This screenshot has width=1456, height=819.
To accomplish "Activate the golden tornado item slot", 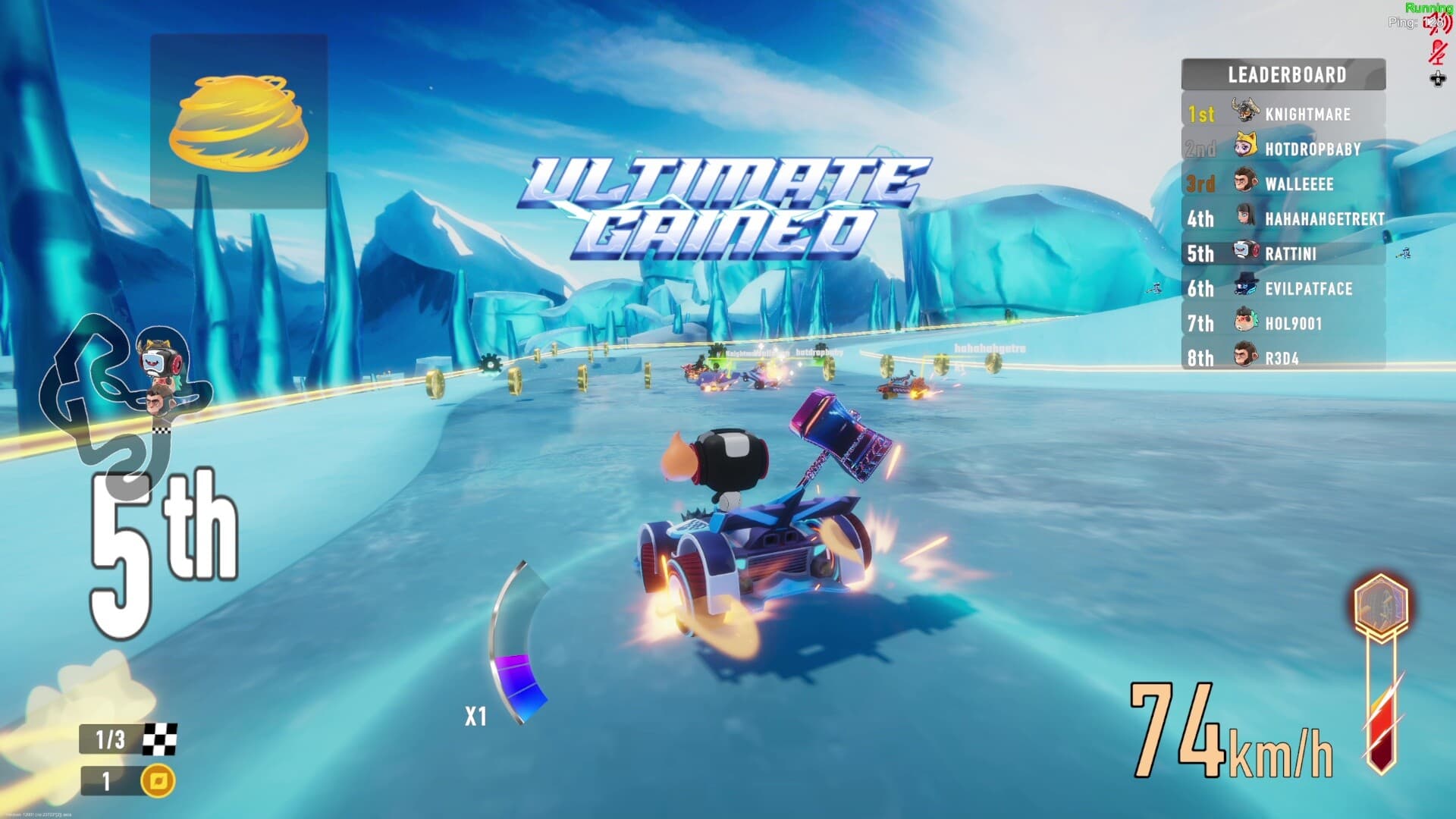I will tap(239, 121).
